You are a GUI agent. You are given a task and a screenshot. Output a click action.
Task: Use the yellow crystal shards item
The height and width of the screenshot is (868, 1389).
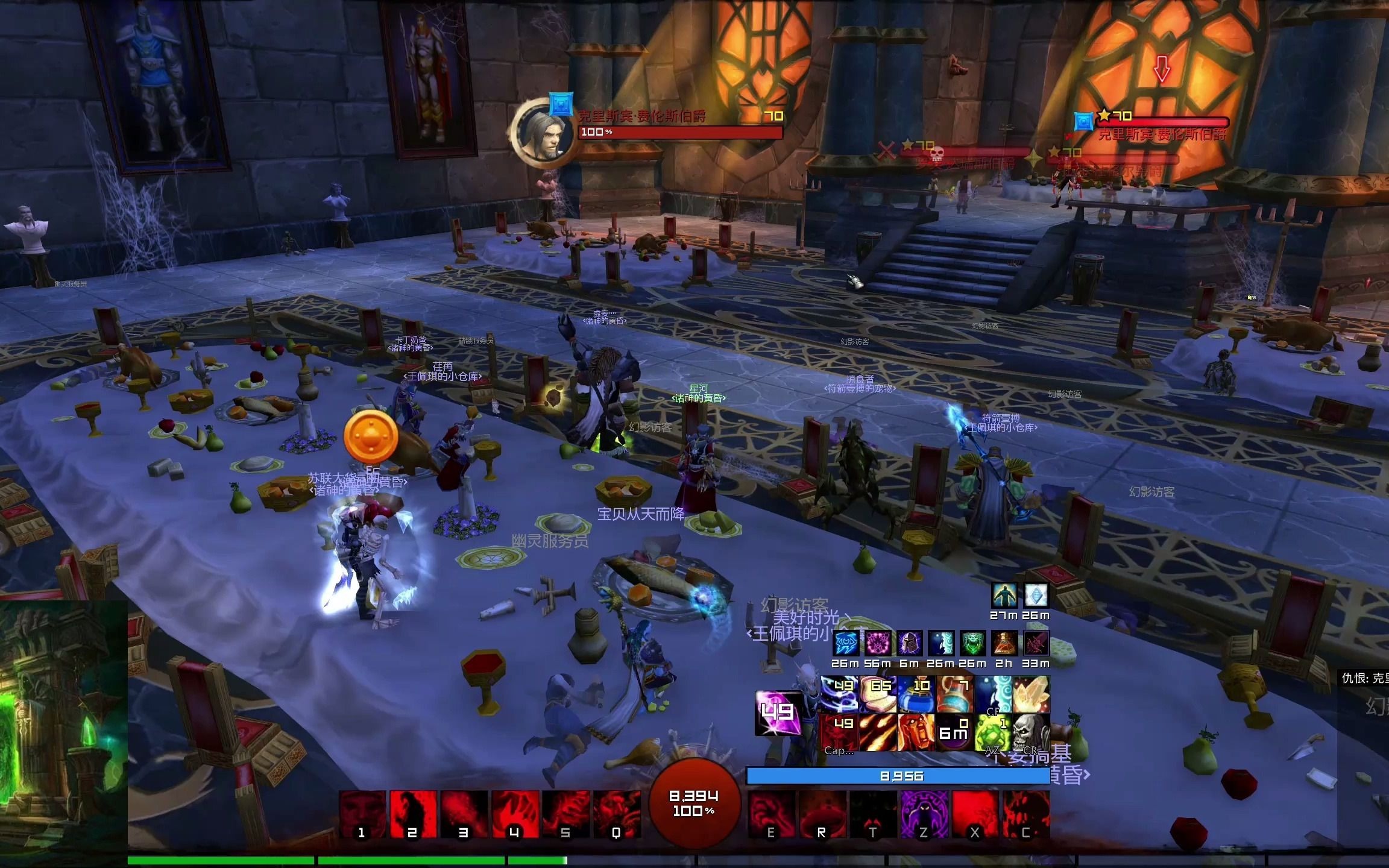1030,694
